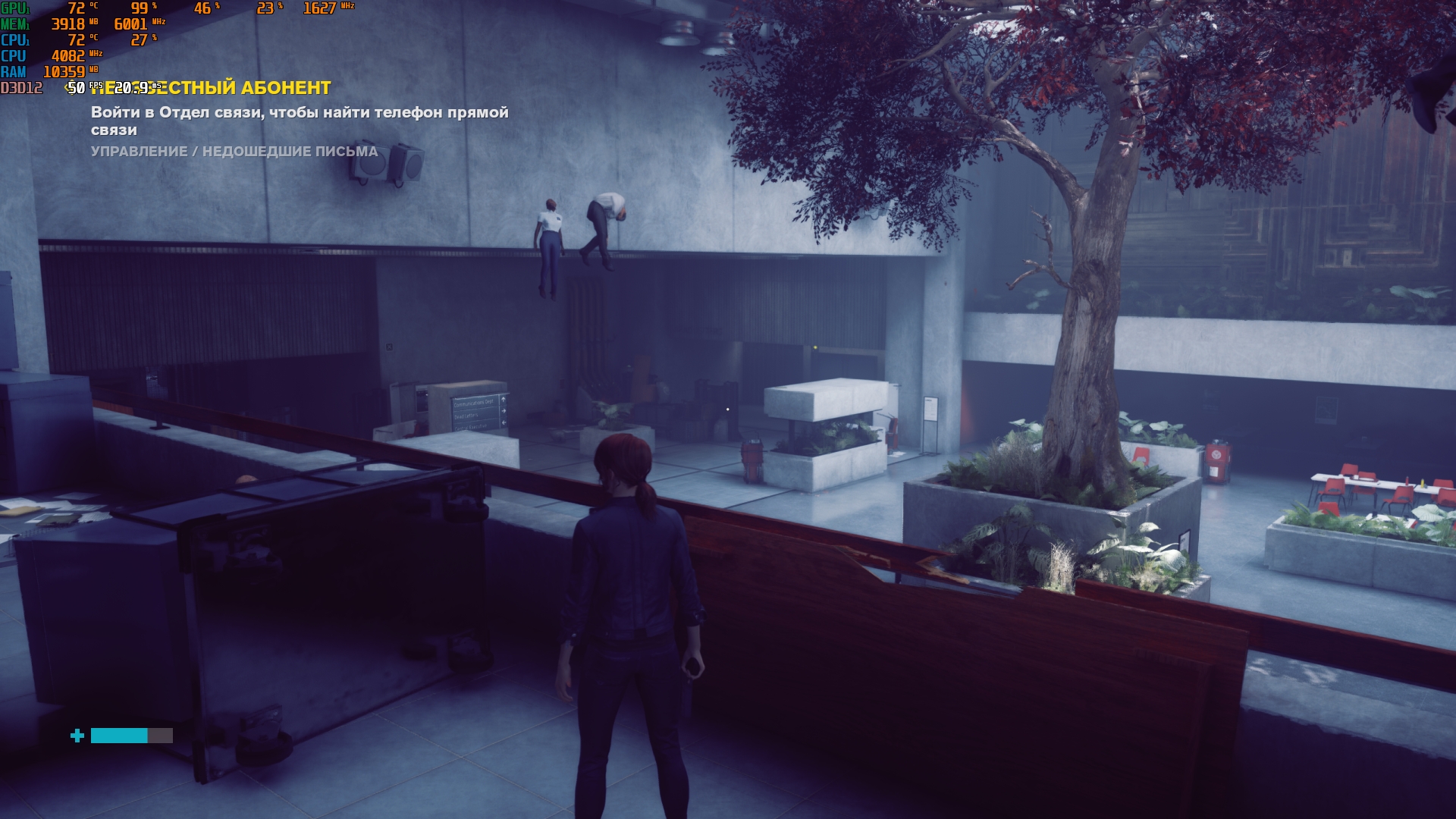The height and width of the screenshot is (819, 1456).
Task: Select the "НЕИЗВЕСТНЫЙ АБОНЕНТ" mission title
Action: click(227, 88)
